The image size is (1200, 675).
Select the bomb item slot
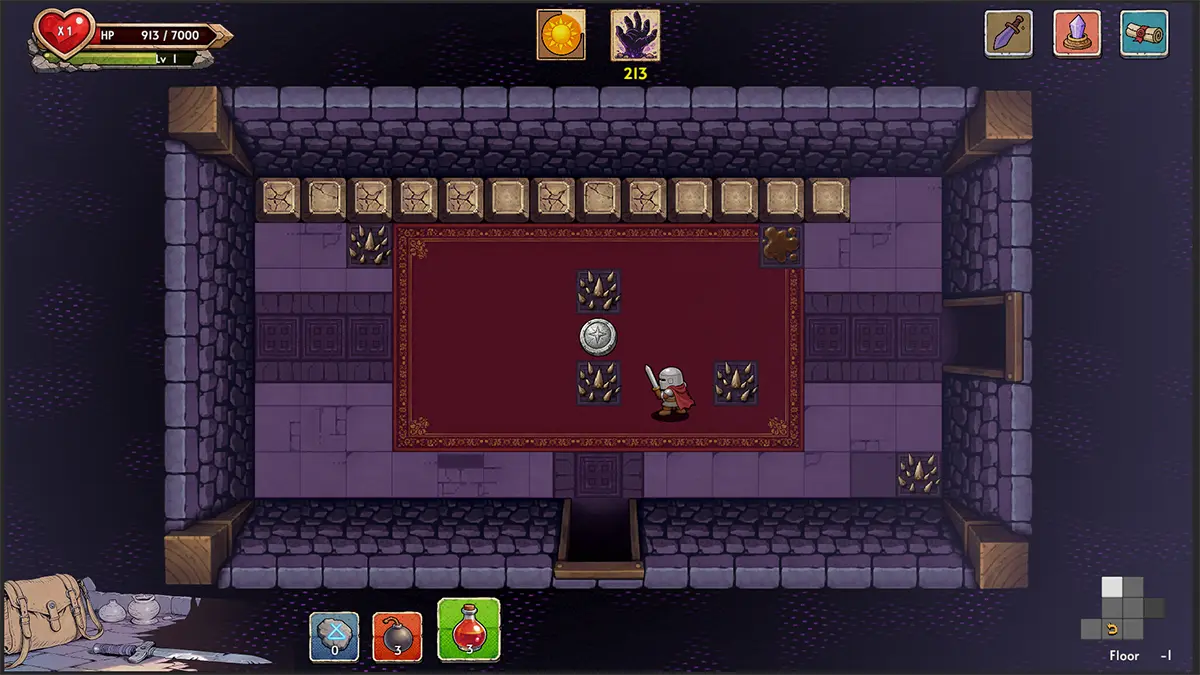click(398, 636)
